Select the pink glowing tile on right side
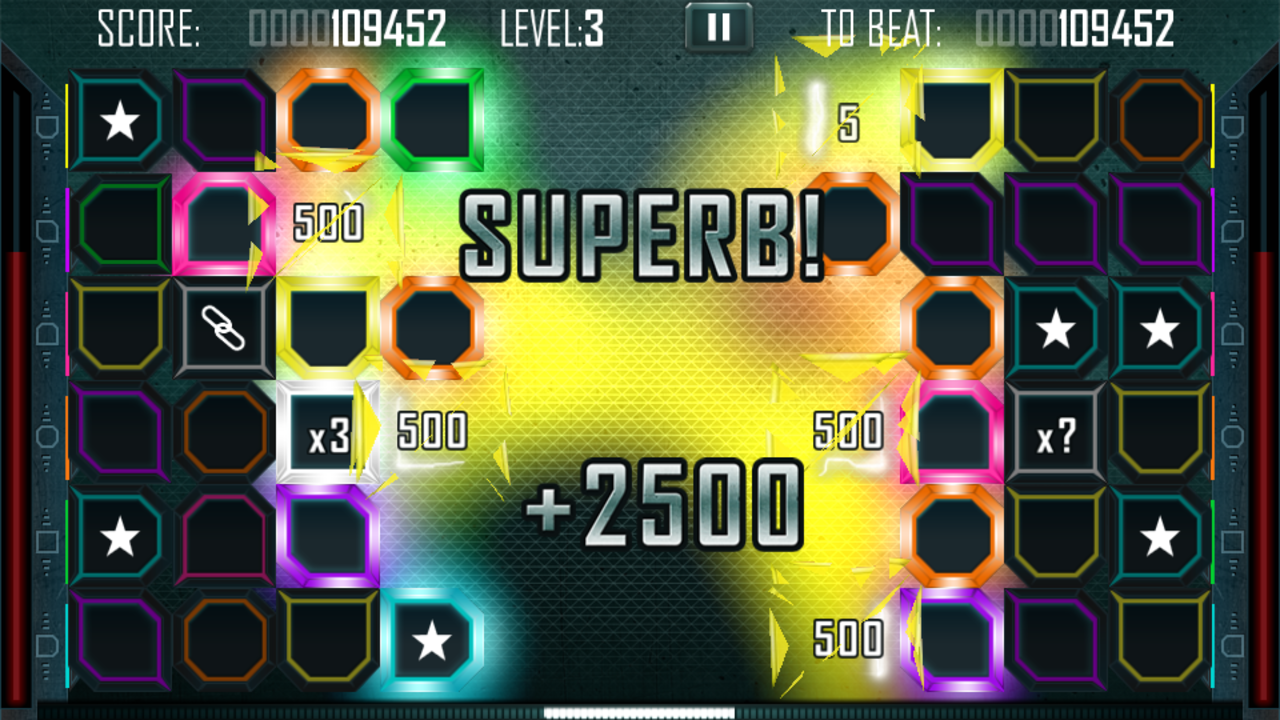This screenshot has height=720, width=1280. pos(955,432)
